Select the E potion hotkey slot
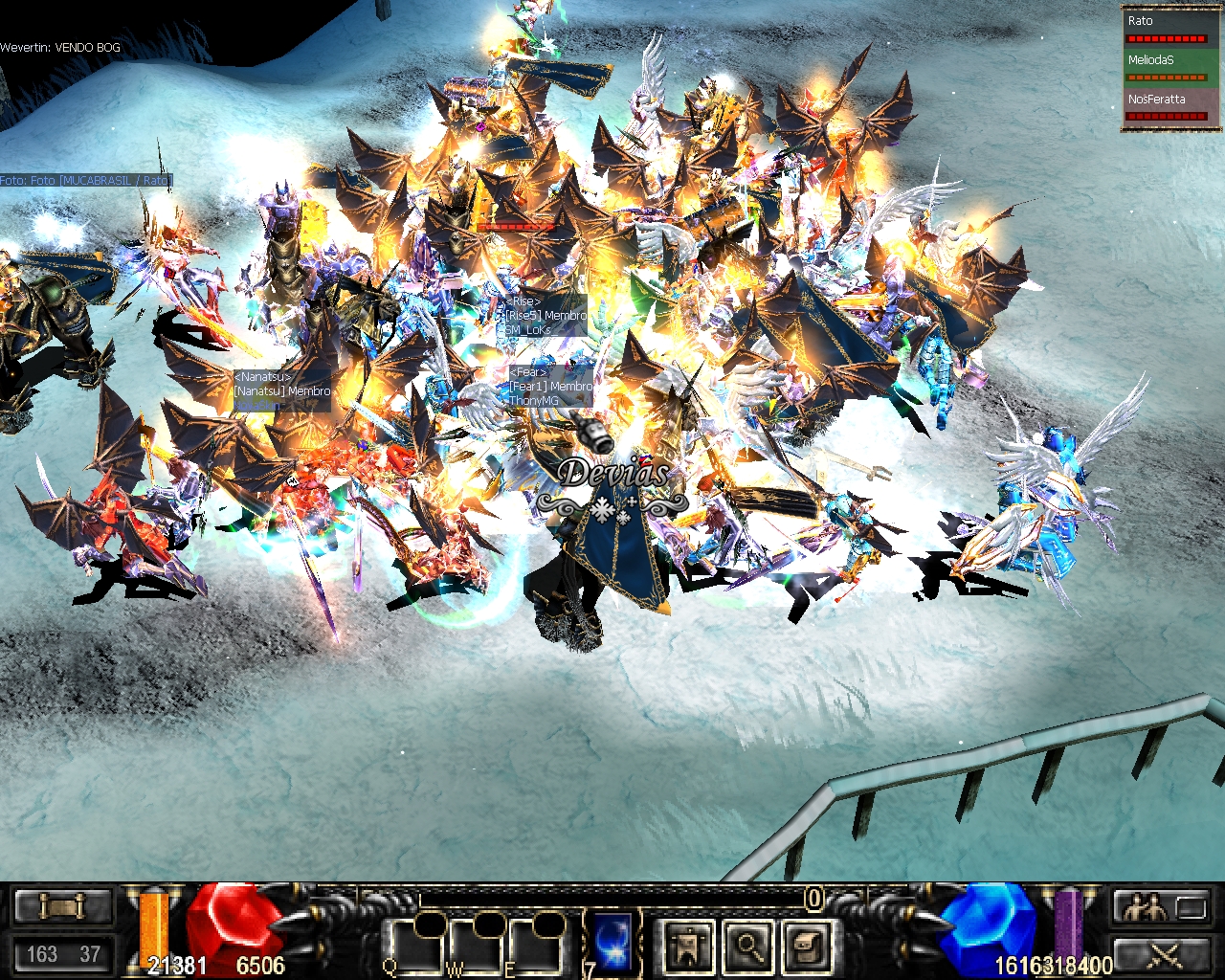1225x980 pixels. click(x=536, y=945)
